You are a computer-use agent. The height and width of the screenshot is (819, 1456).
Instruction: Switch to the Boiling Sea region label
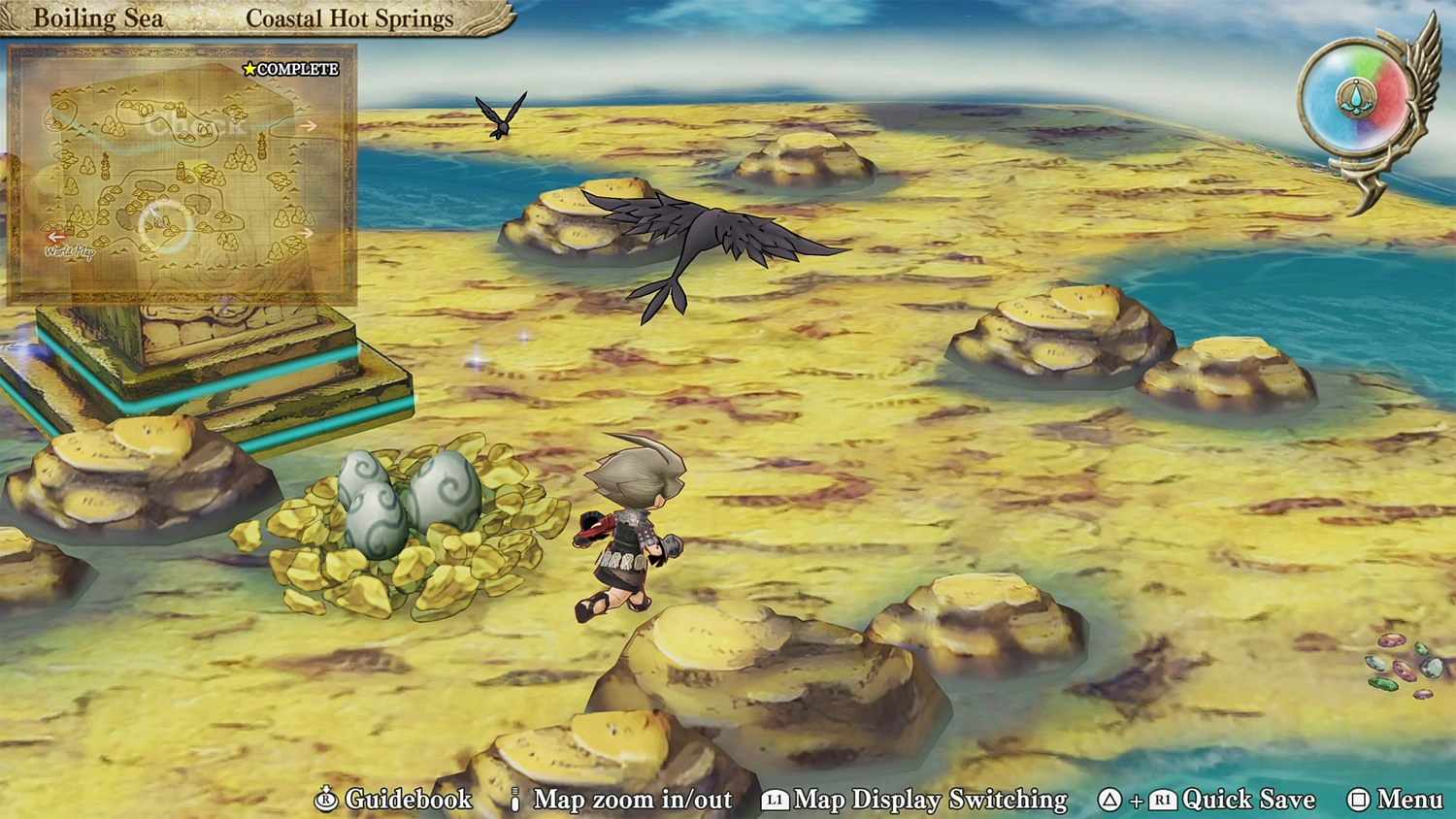(97, 16)
